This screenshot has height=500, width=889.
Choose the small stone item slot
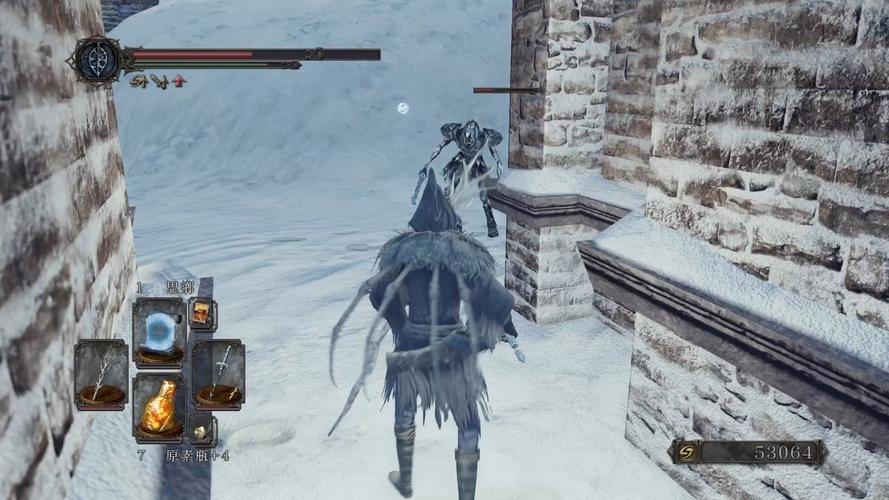click(202, 430)
